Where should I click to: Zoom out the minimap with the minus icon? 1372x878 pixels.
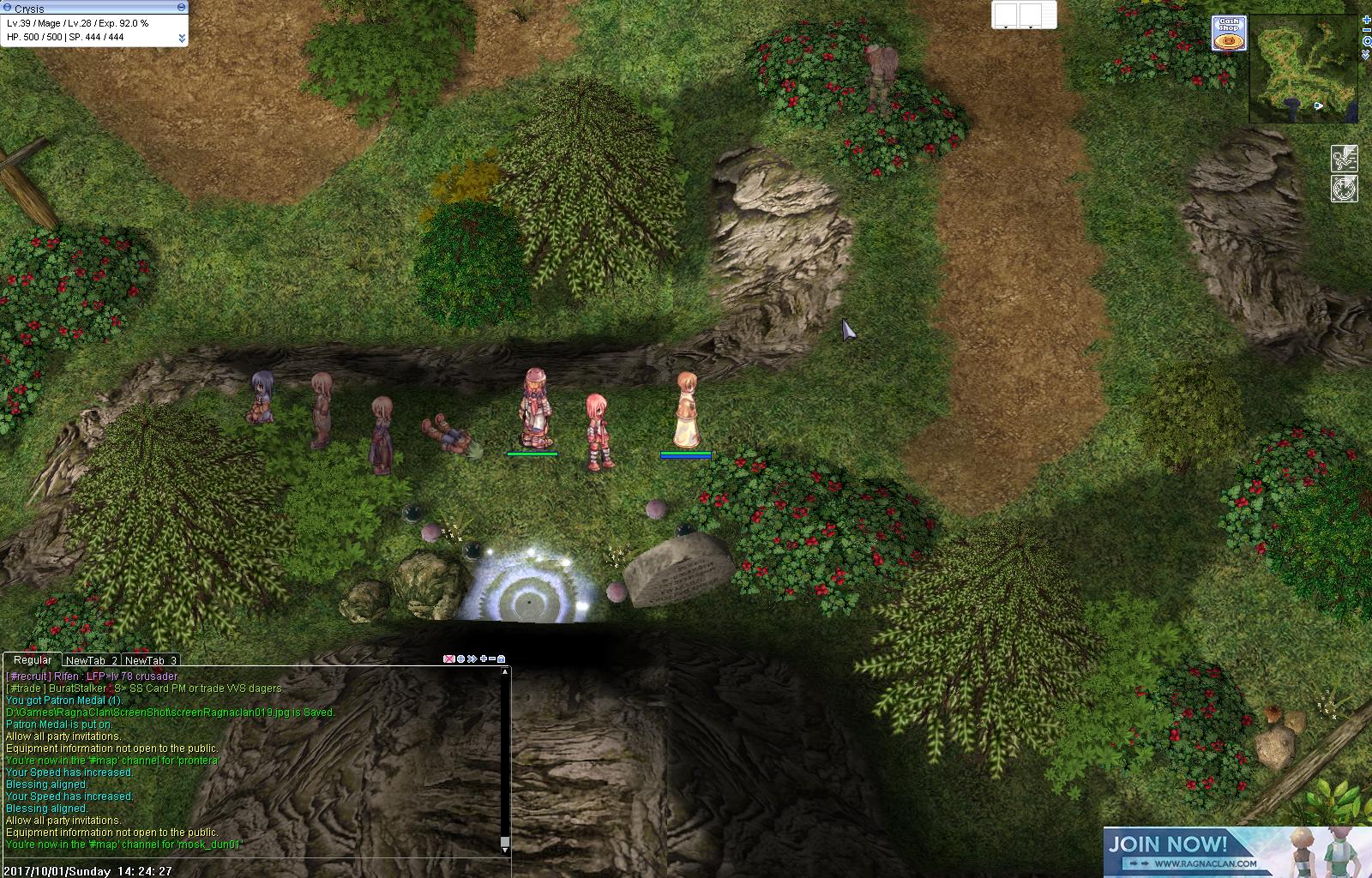pos(1367,30)
